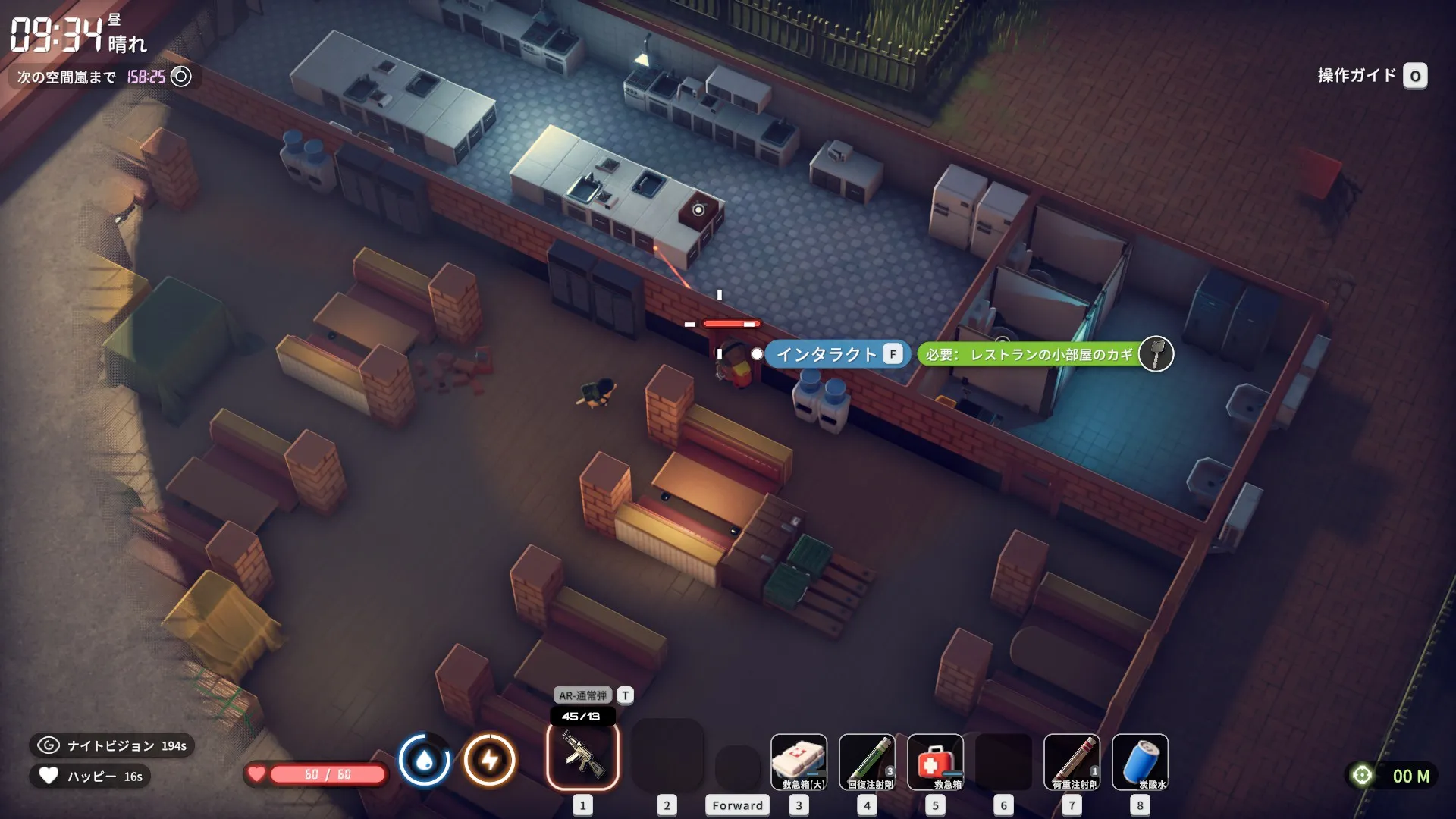
Task: Select the weight injector (荷重注射剤) slot
Action: (x=1072, y=761)
